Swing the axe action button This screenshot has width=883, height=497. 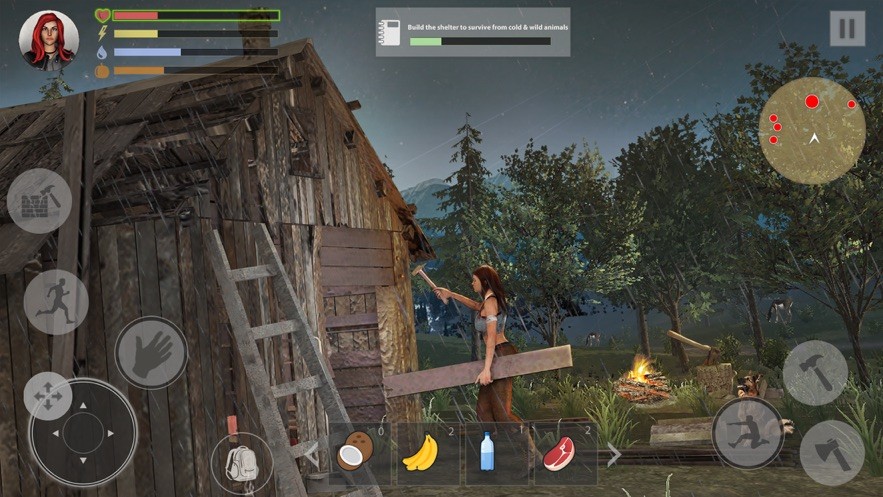(x=832, y=452)
